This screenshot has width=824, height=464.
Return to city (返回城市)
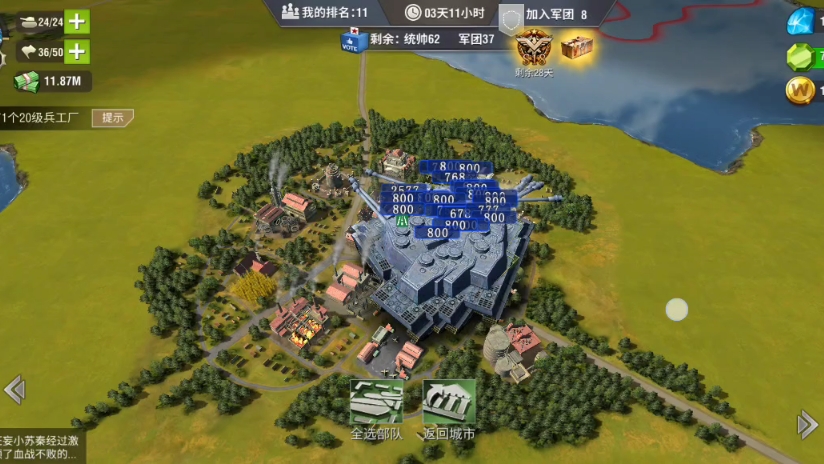coord(448,410)
